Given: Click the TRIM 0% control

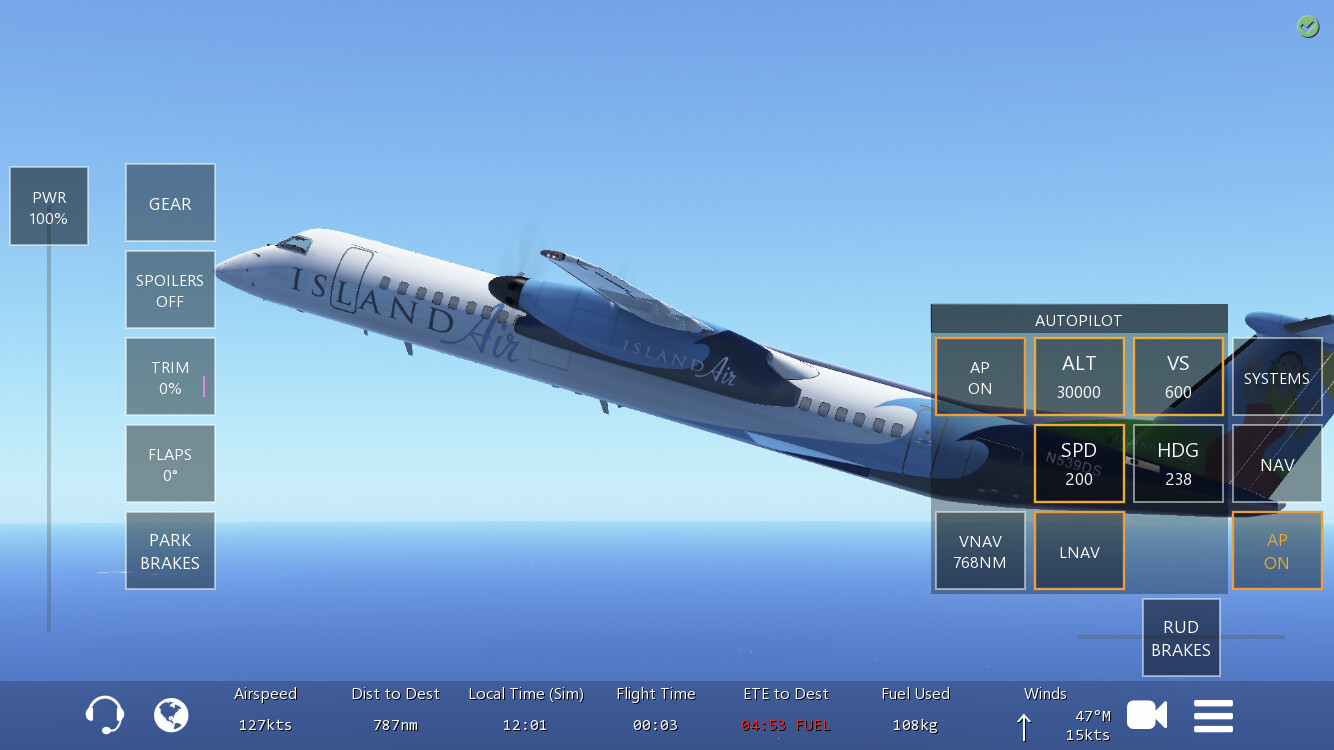Looking at the screenshot, I should (170, 377).
